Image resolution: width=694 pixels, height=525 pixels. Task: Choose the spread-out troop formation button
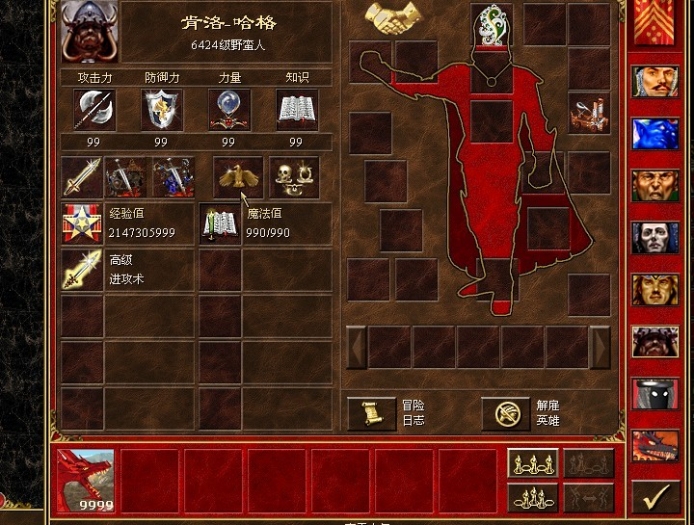pyautogui.click(x=533, y=463)
